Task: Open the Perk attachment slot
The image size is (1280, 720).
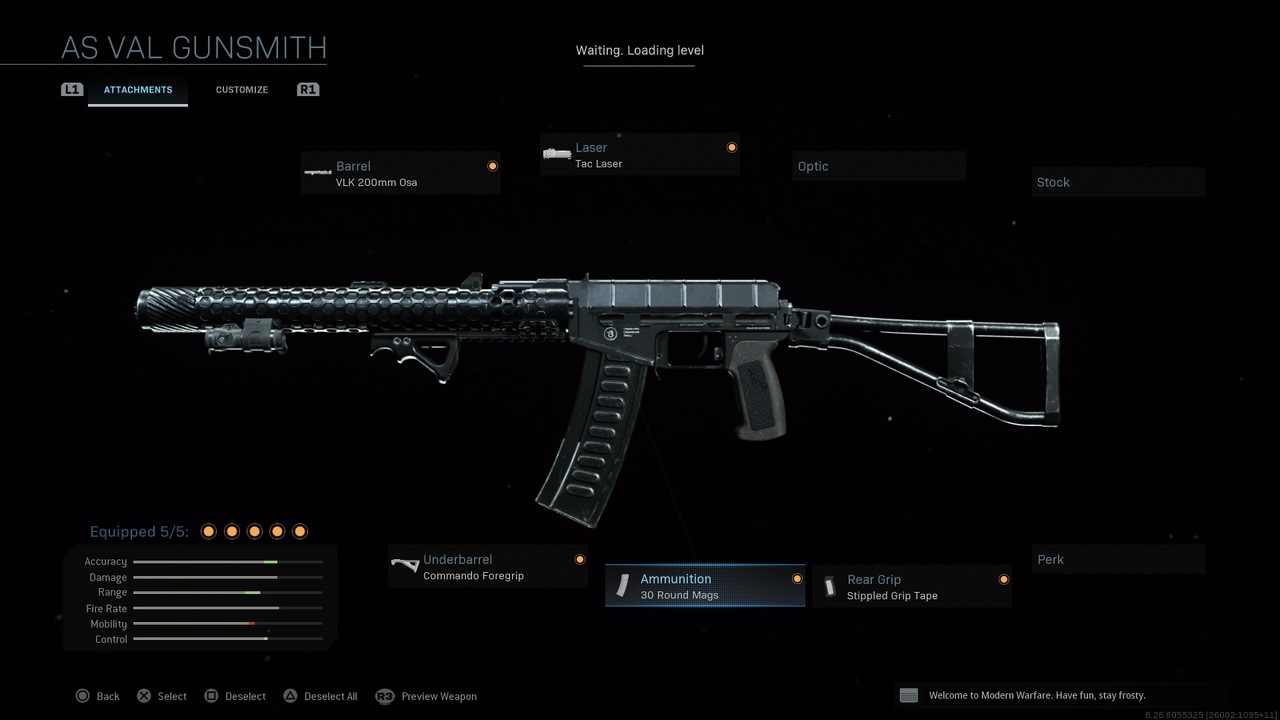Action: pos(1117,559)
